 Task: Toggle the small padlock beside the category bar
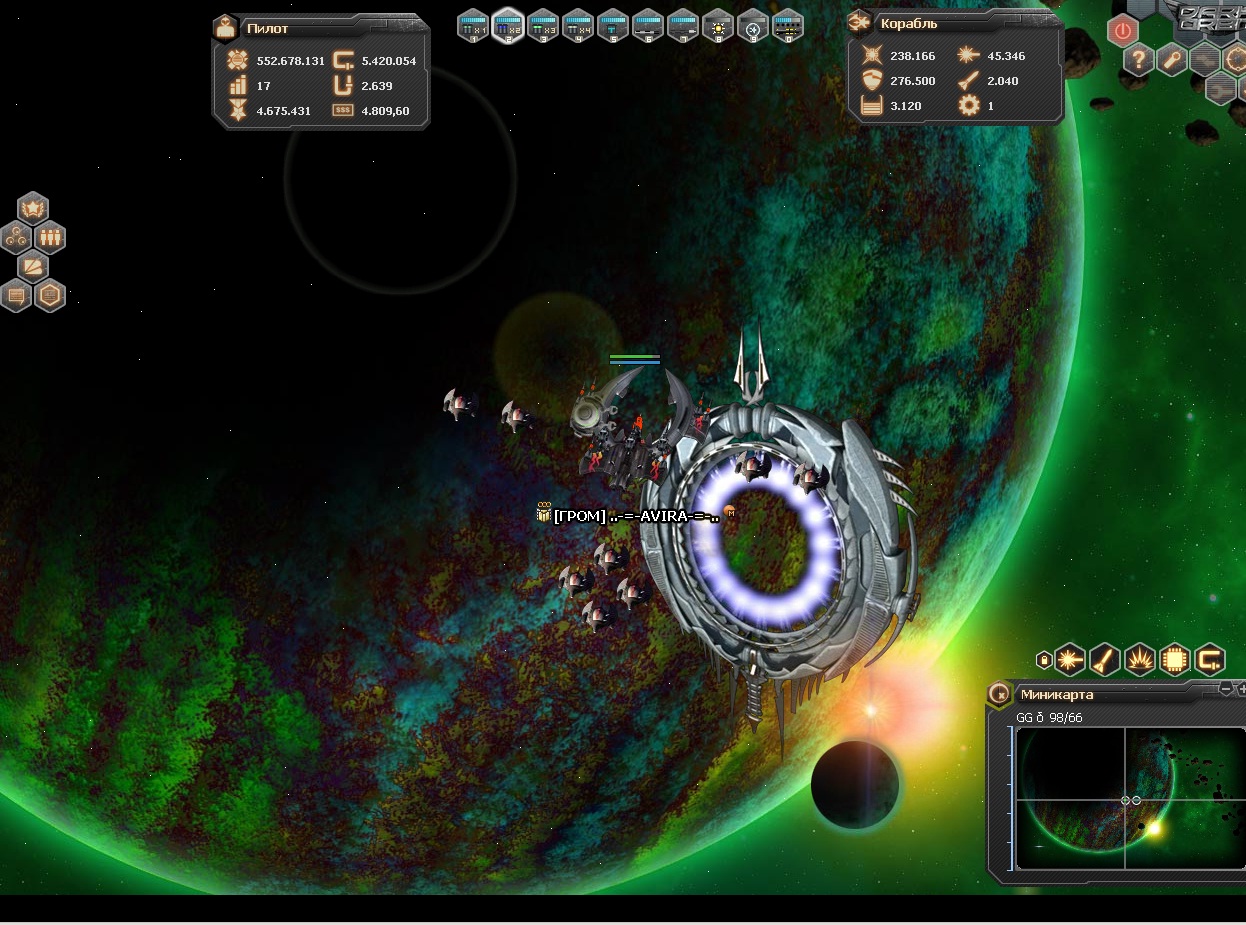coord(1045,660)
